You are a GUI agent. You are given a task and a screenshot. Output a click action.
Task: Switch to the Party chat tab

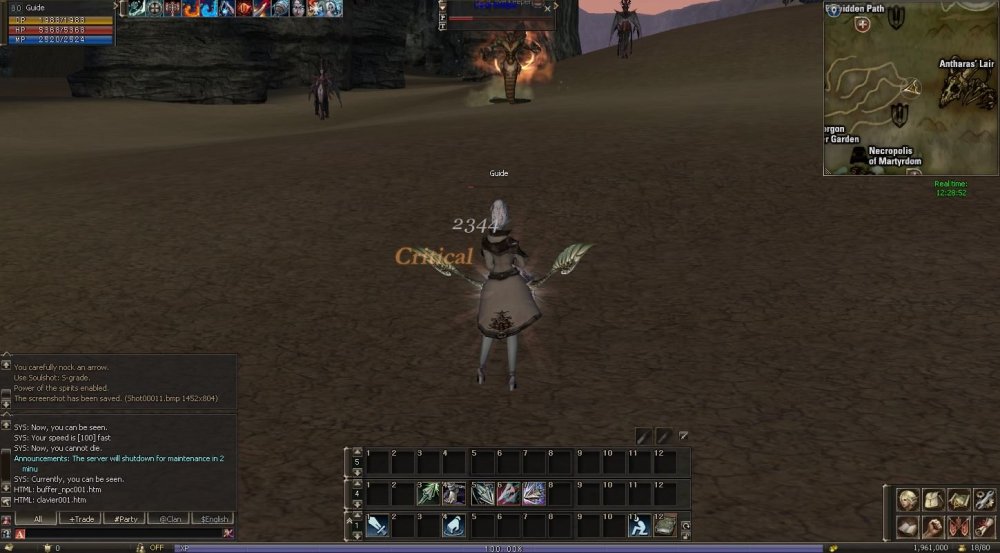pyautogui.click(x=125, y=519)
